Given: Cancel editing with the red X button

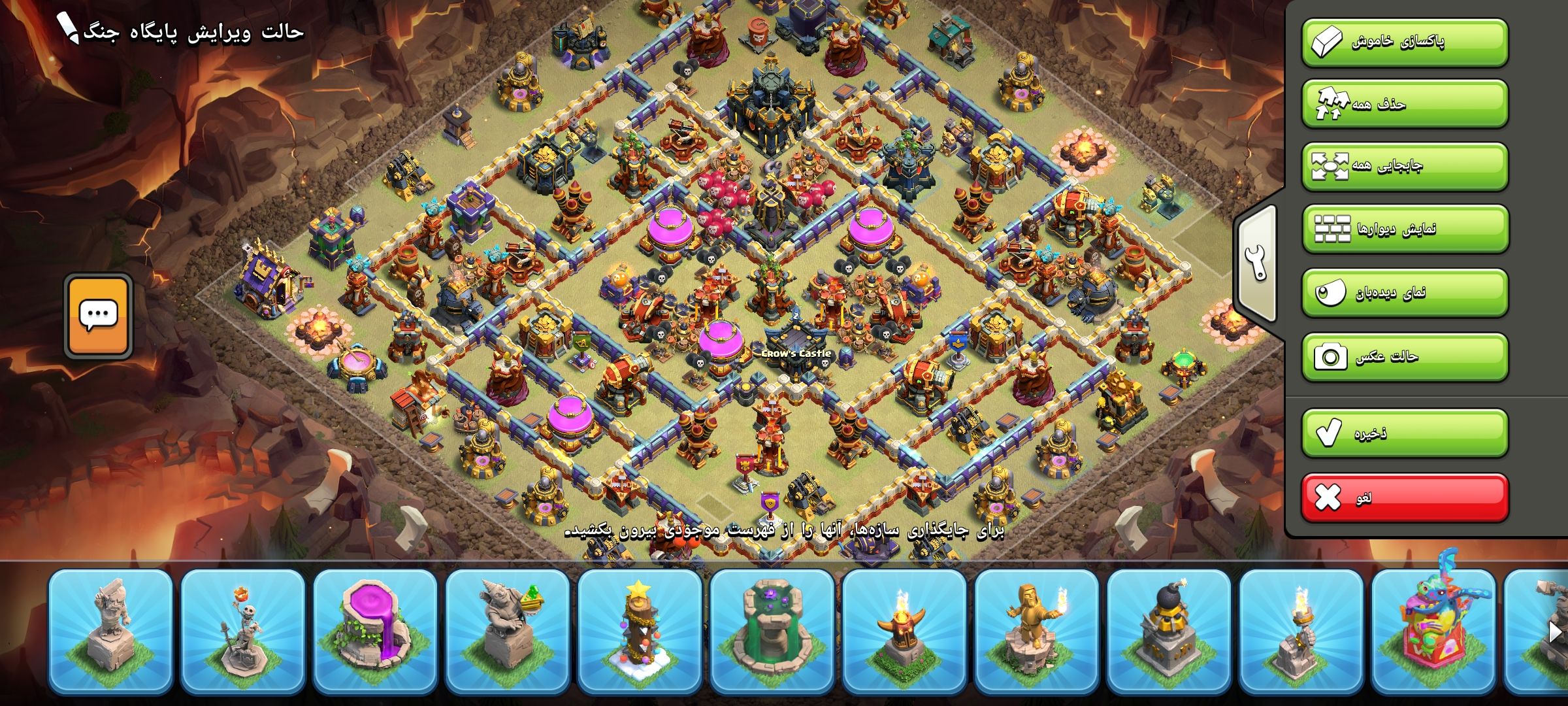Looking at the screenshot, I should point(1405,498).
